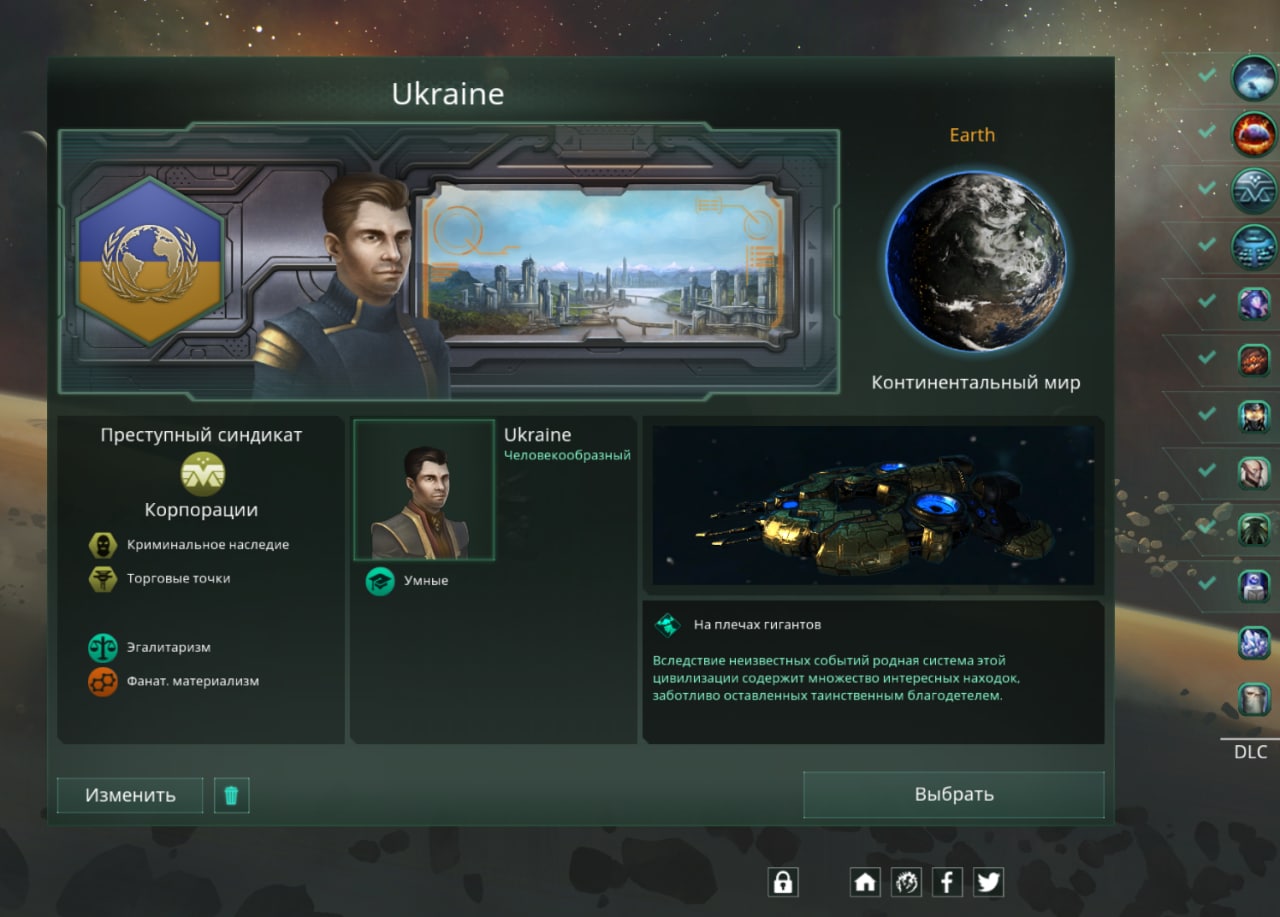Select the Криминальное наследие civic icon
Viewport: 1280px width, 917px height.
click(102, 545)
